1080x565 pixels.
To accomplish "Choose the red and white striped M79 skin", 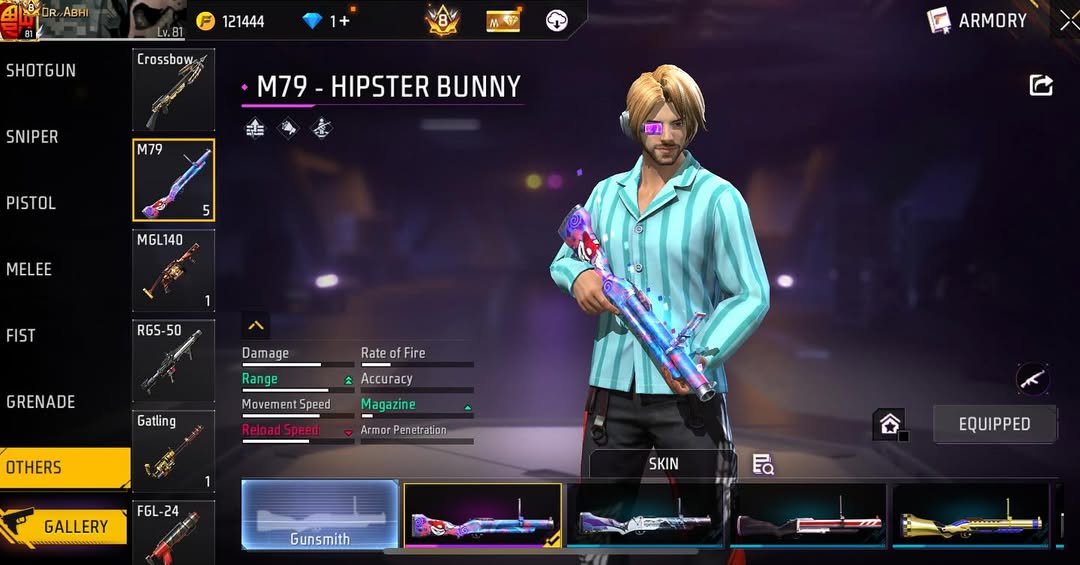I will tap(808, 515).
